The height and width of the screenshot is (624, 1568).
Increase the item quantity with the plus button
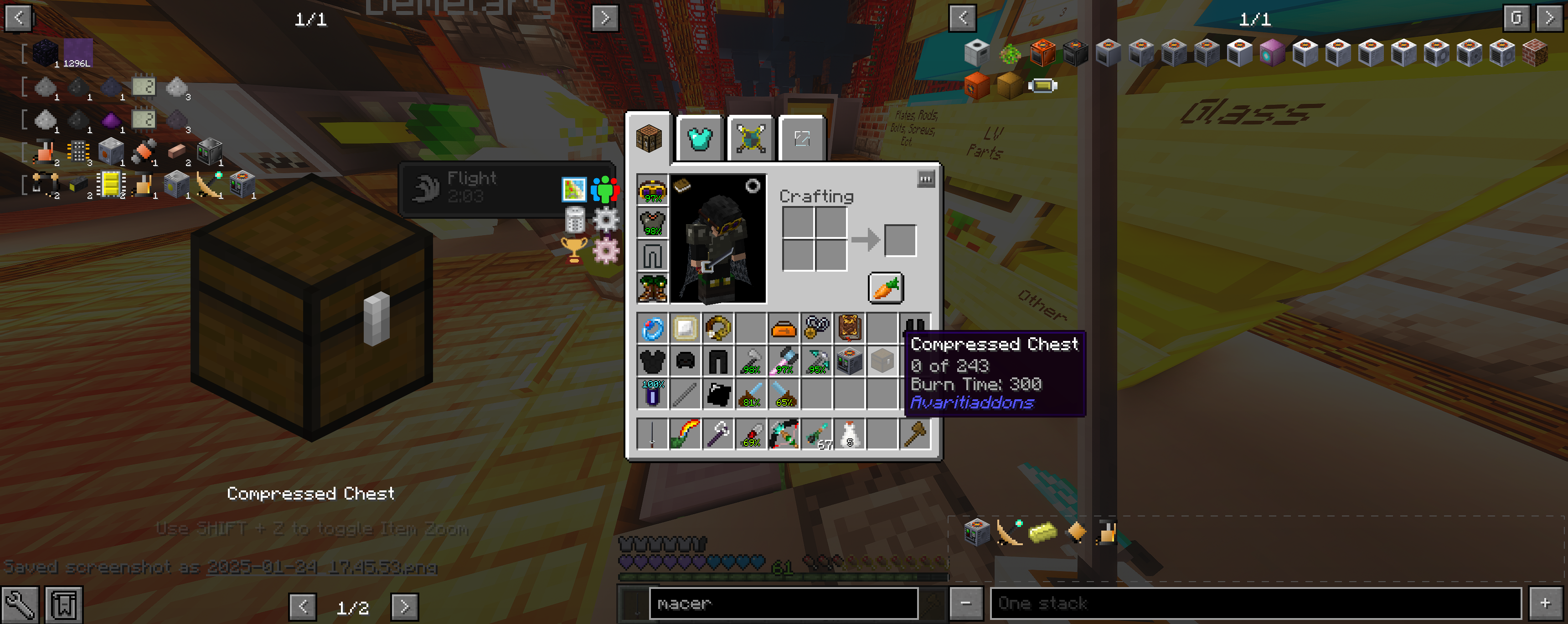click(x=1545, y=603)
